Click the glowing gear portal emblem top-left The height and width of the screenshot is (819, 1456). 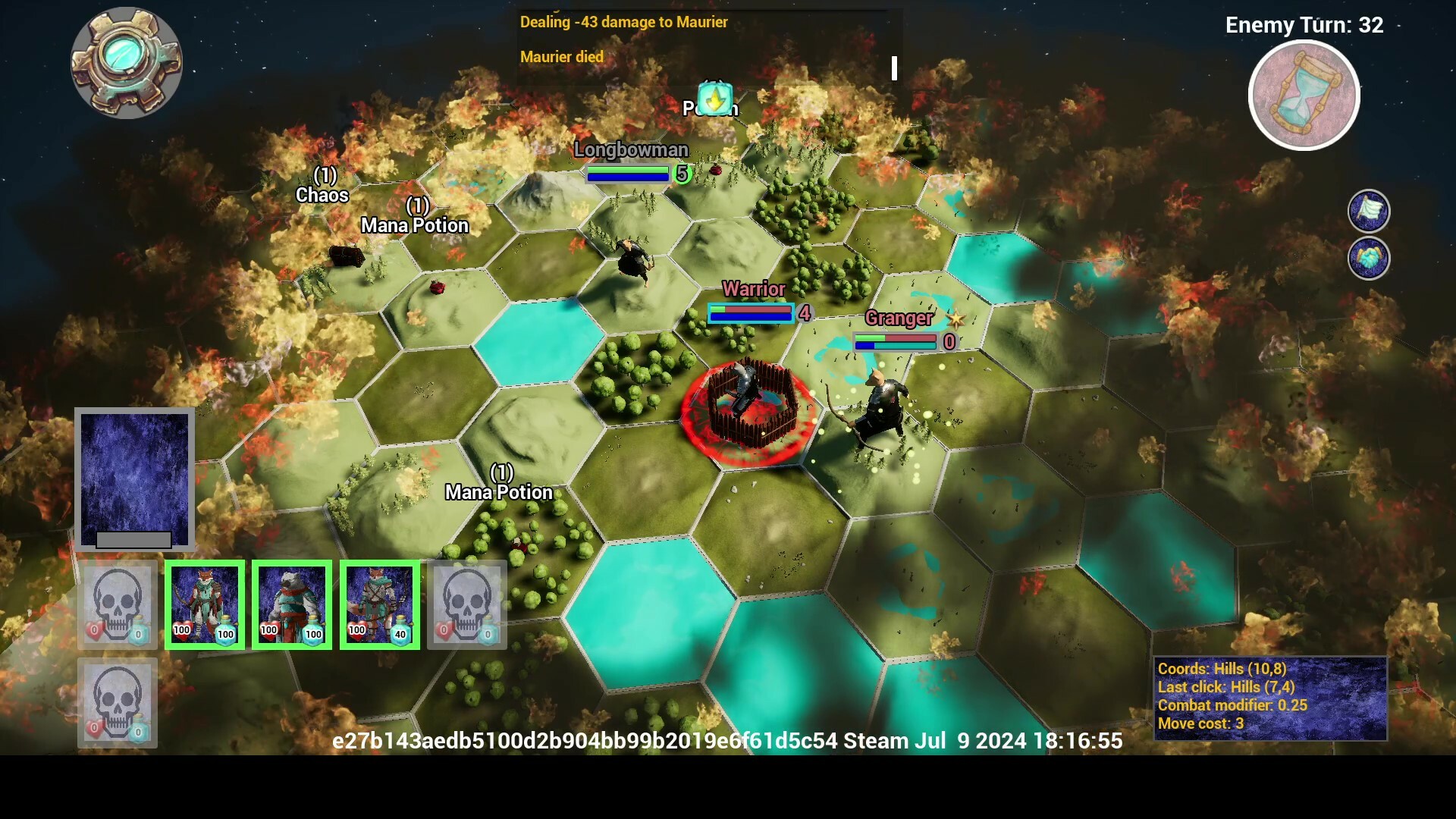pyautogui.click(x=127, y=64)
